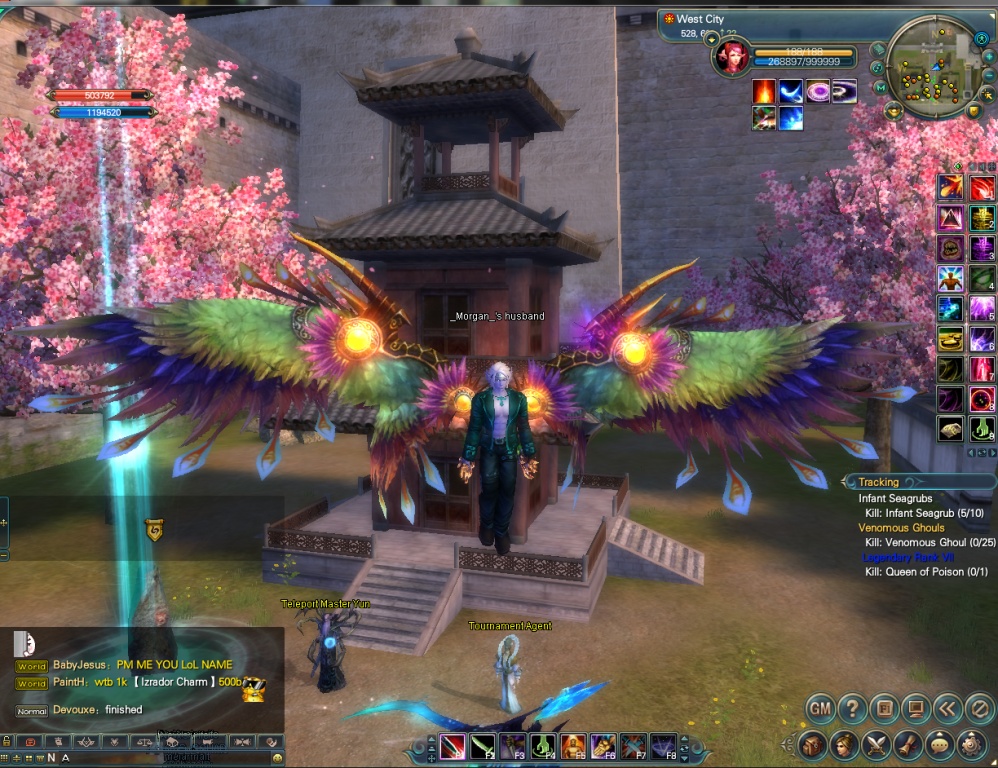Activate the F1 hotbar skill slot
Image resolution: width=998 pixels, height=768 pixels.
452,746
